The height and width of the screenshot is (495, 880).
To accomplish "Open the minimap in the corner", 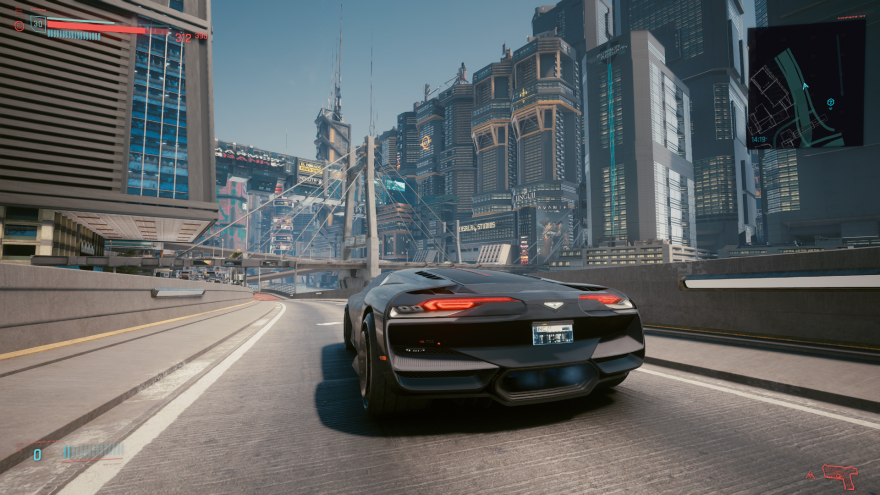I will [805, 85].
